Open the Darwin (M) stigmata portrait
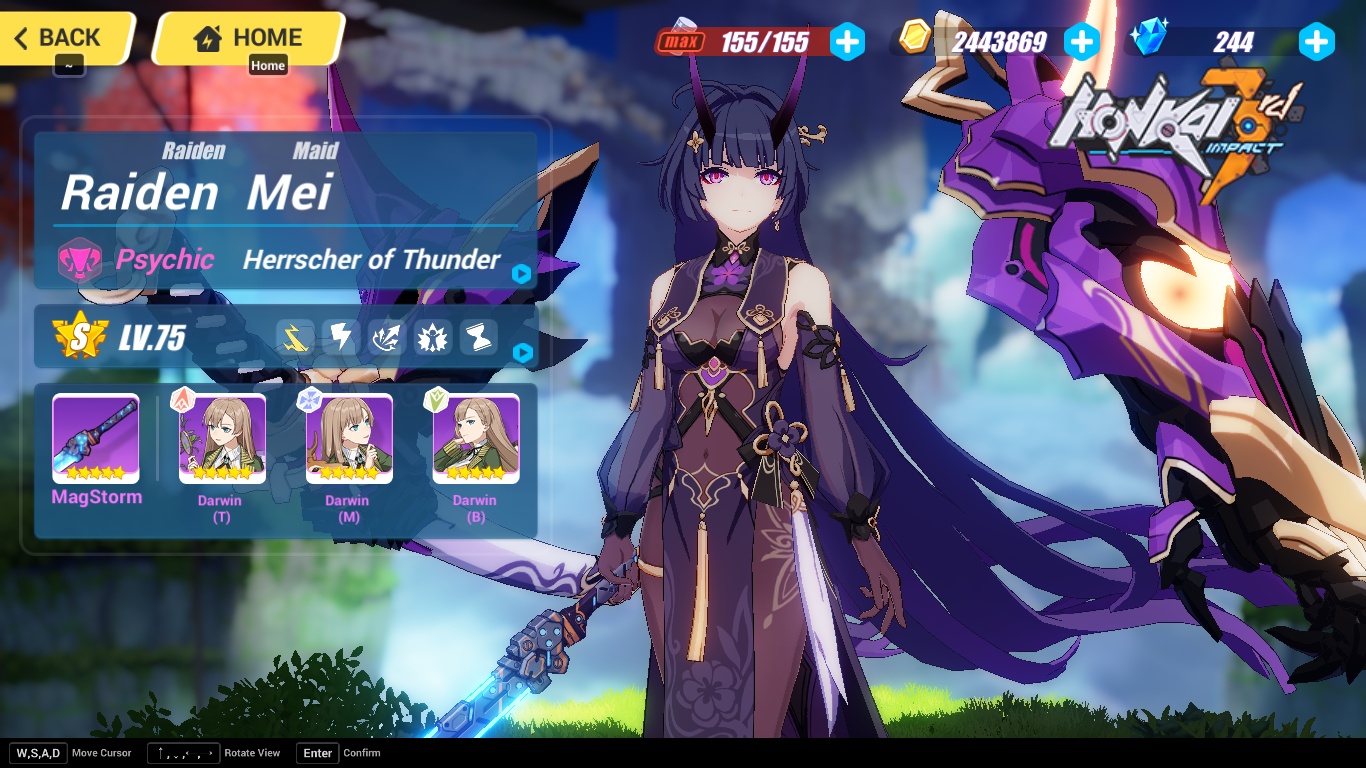This screenshot has width=1366, height=768. click(x=348, y=439)
